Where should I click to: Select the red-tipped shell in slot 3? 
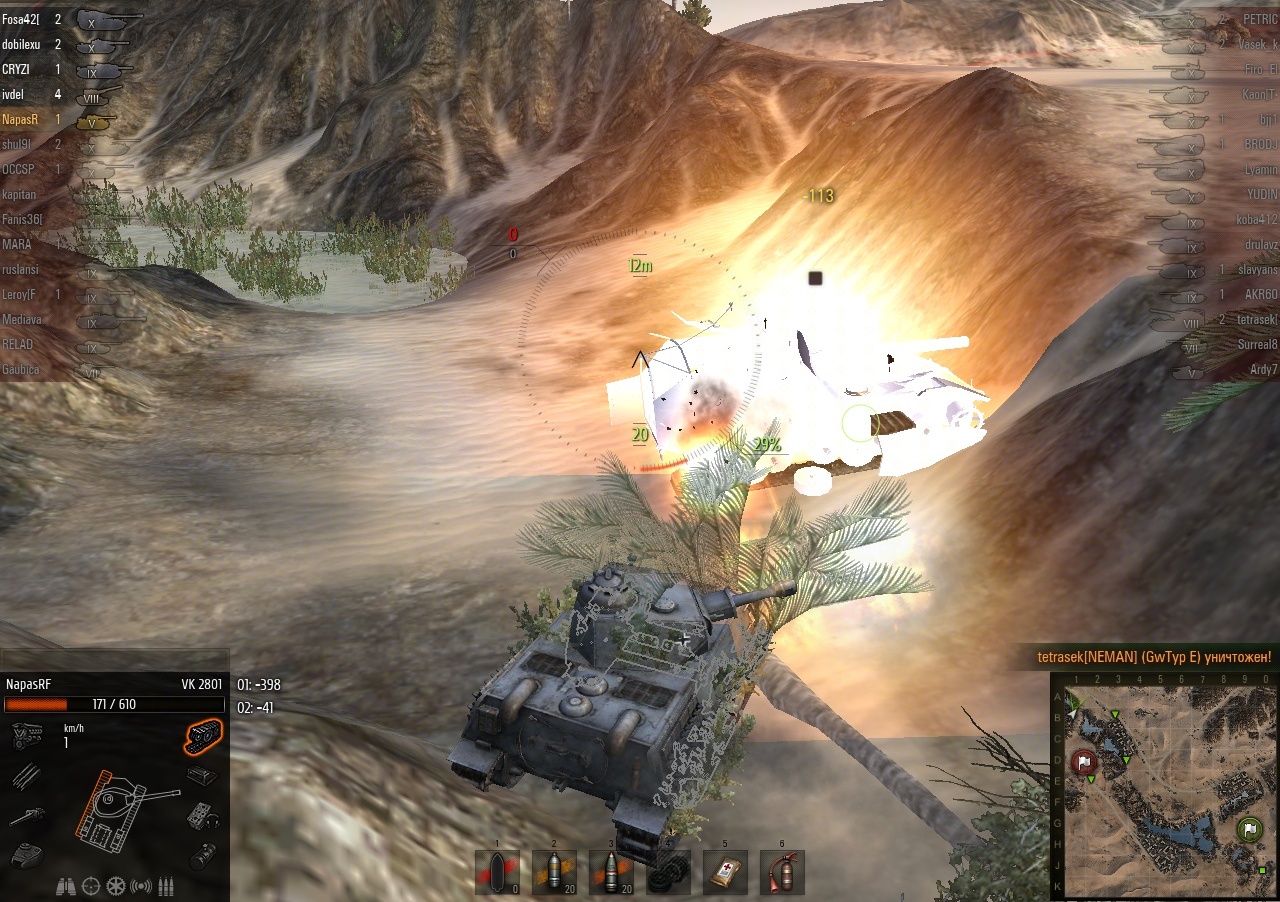click(x=611, y=872)
